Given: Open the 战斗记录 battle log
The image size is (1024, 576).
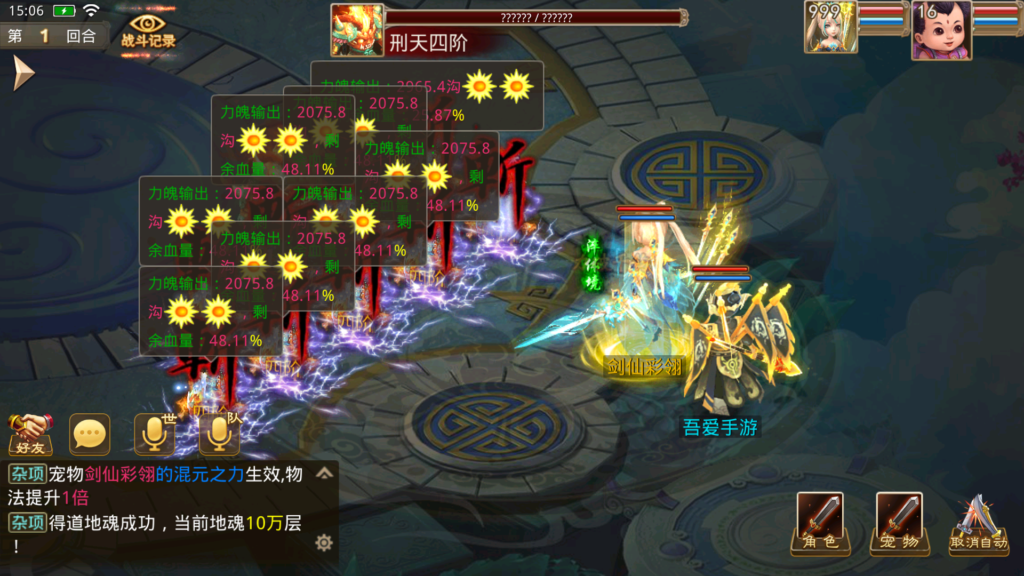Looking at the screenshot, I should pos(148,30).
